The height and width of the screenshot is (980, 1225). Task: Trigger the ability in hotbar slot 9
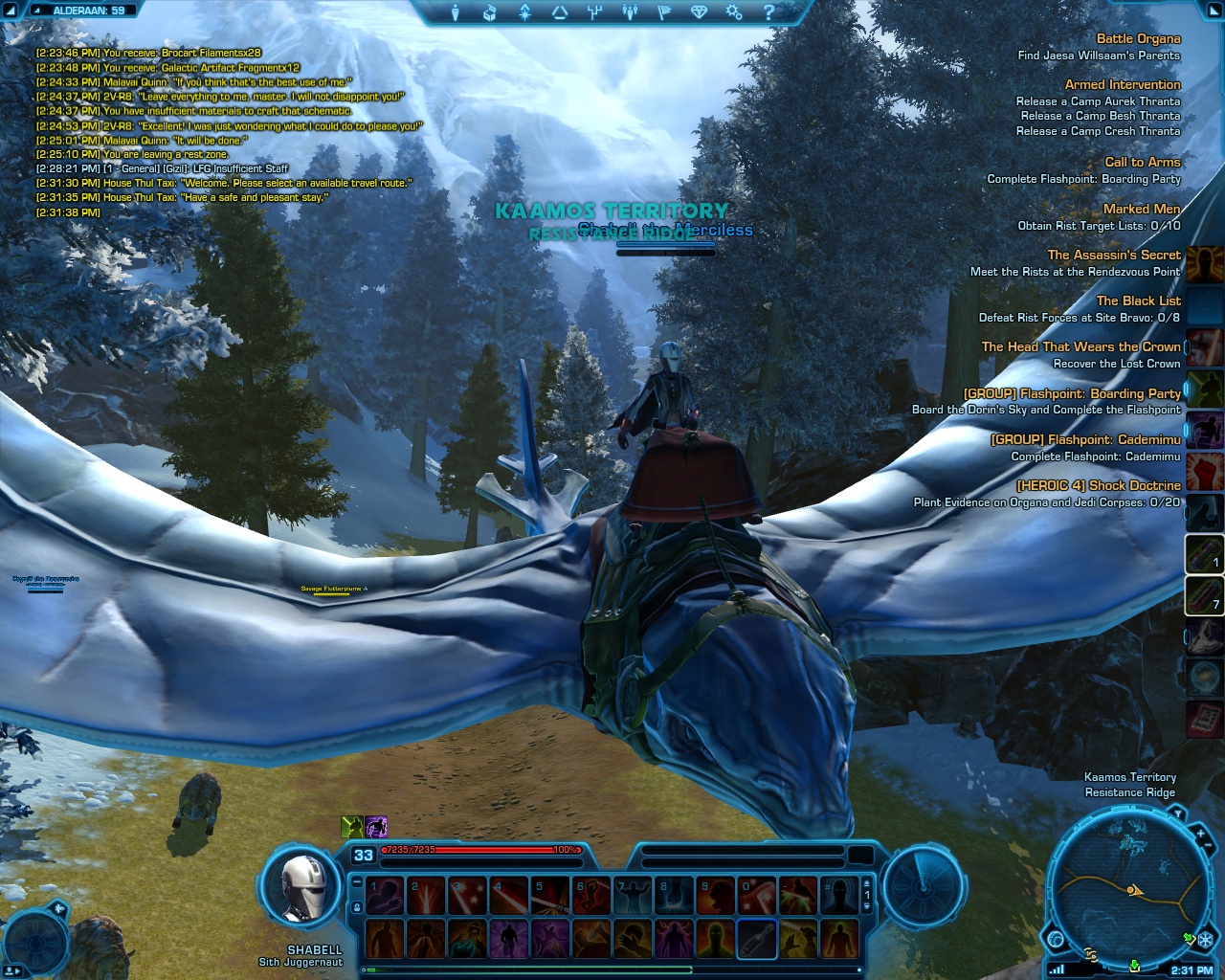click(x=716, y=897)
